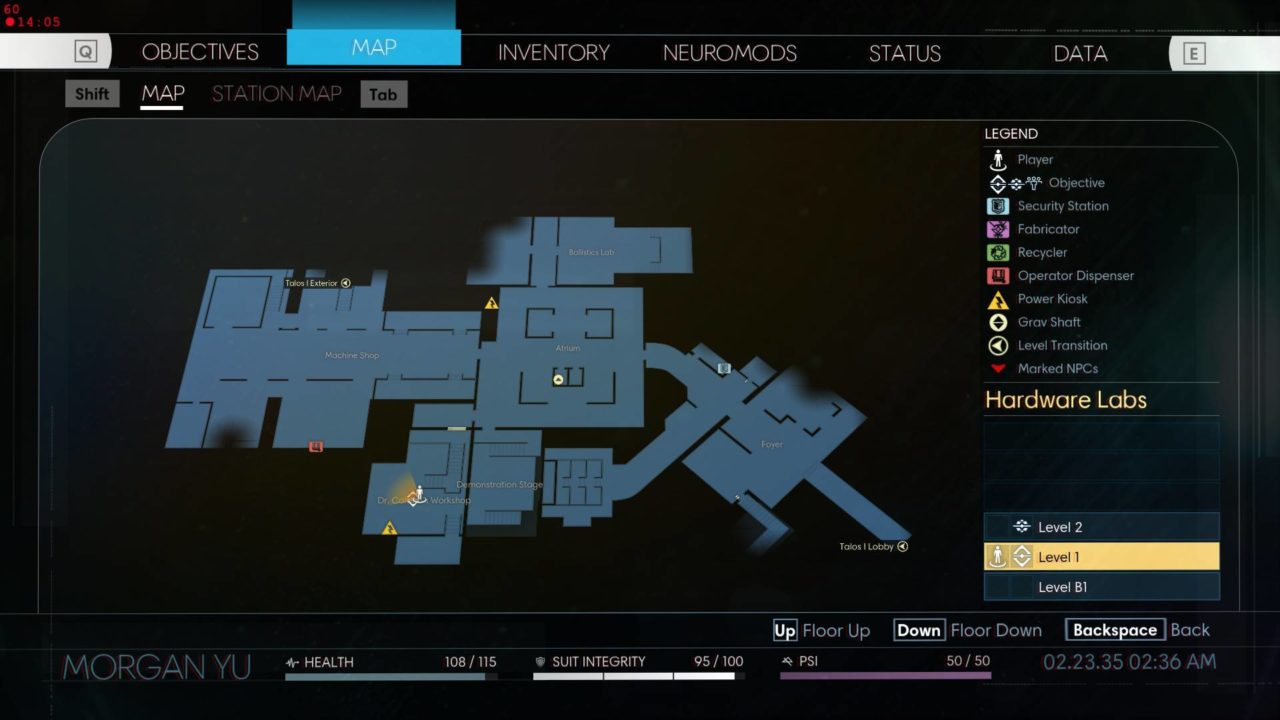Select the Operator Dispenser icon on the map
This screenshot has height=720, width=1280.
coord(314,448)
